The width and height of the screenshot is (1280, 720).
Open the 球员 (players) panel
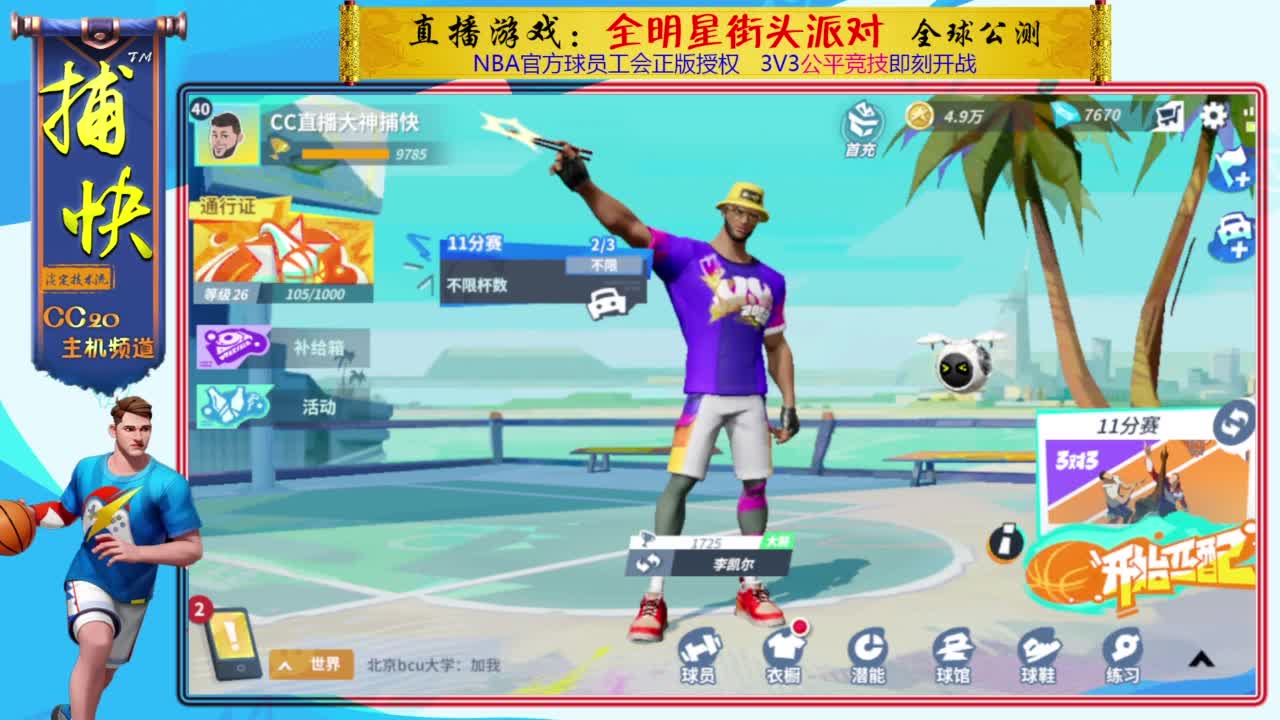click(x=700, y=655)
